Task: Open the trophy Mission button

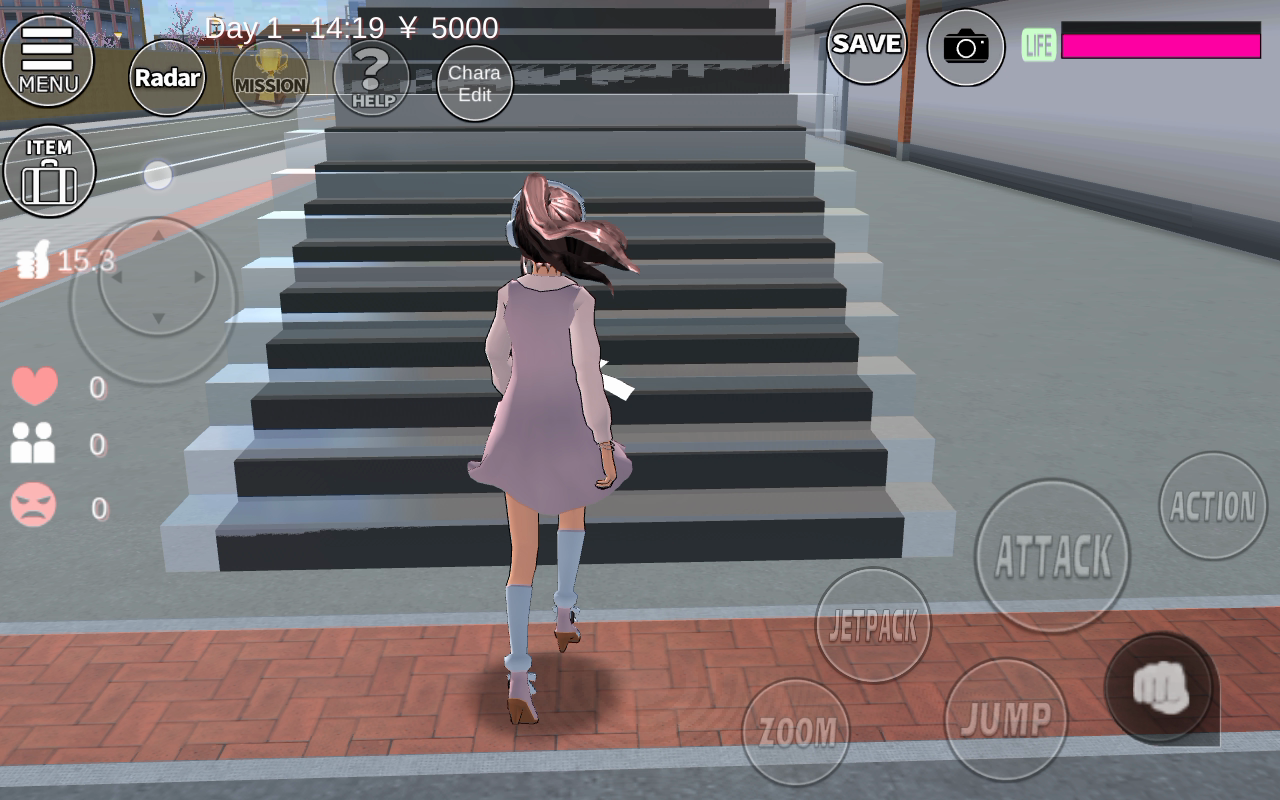Action: [270, 79]
